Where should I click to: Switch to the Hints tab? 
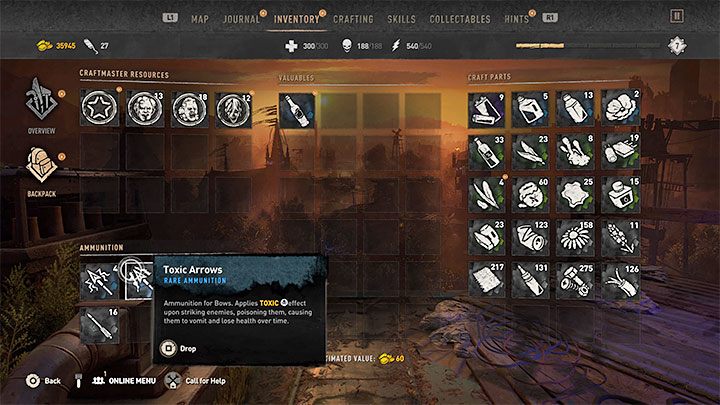point(516,18)
